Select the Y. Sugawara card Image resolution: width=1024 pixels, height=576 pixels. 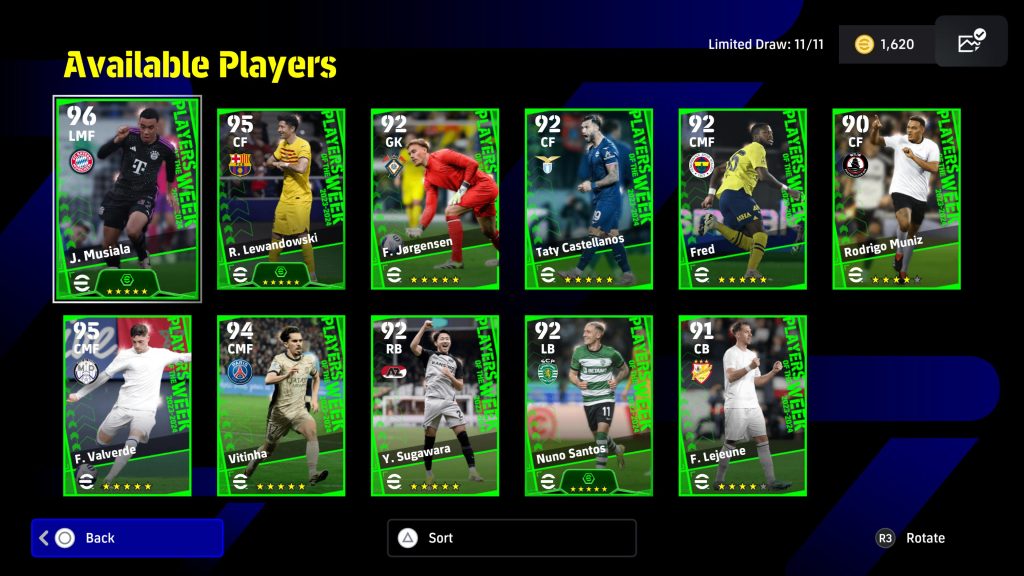coord(435,405)
